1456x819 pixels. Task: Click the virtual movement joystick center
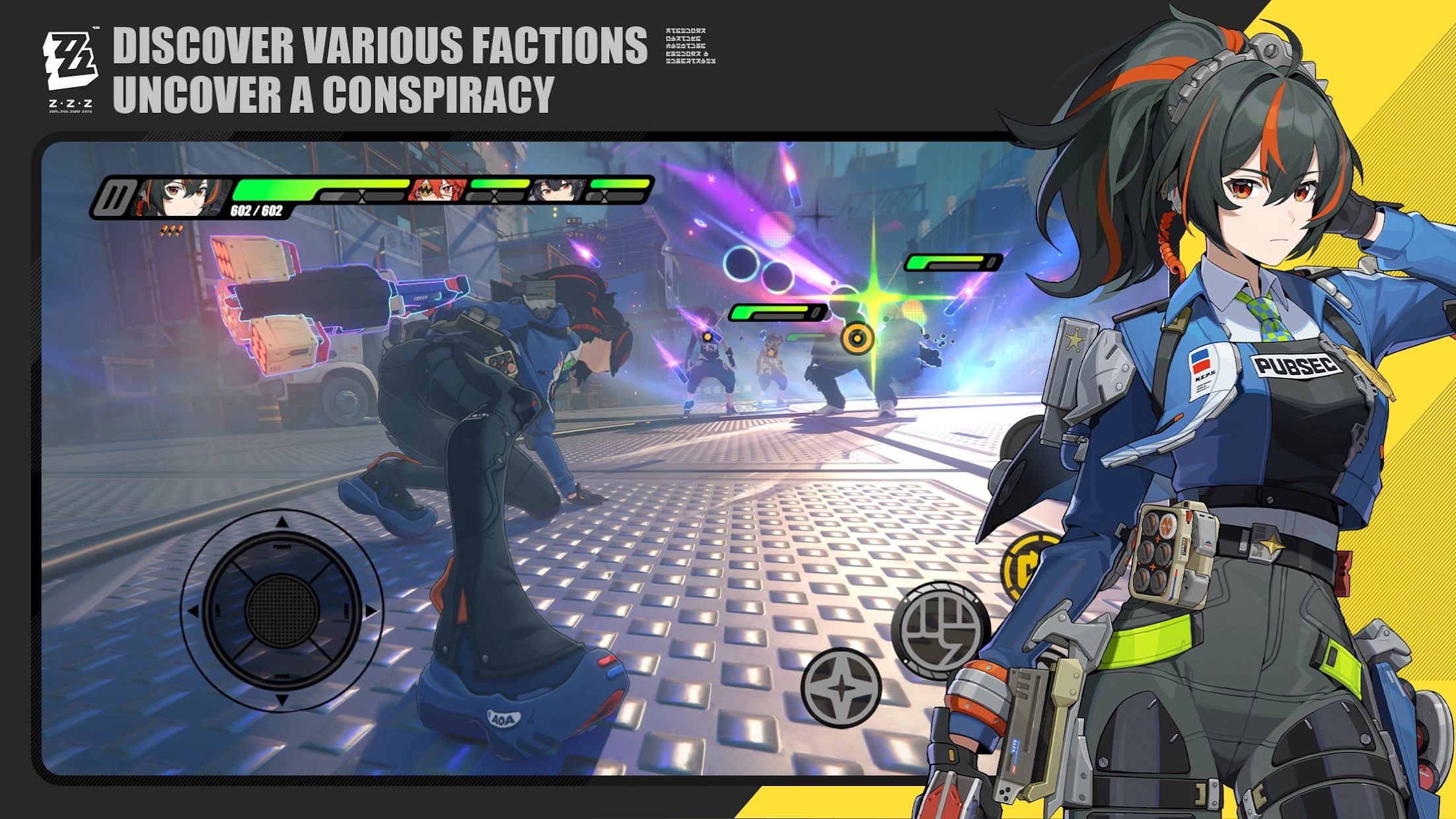click(281, 610)
